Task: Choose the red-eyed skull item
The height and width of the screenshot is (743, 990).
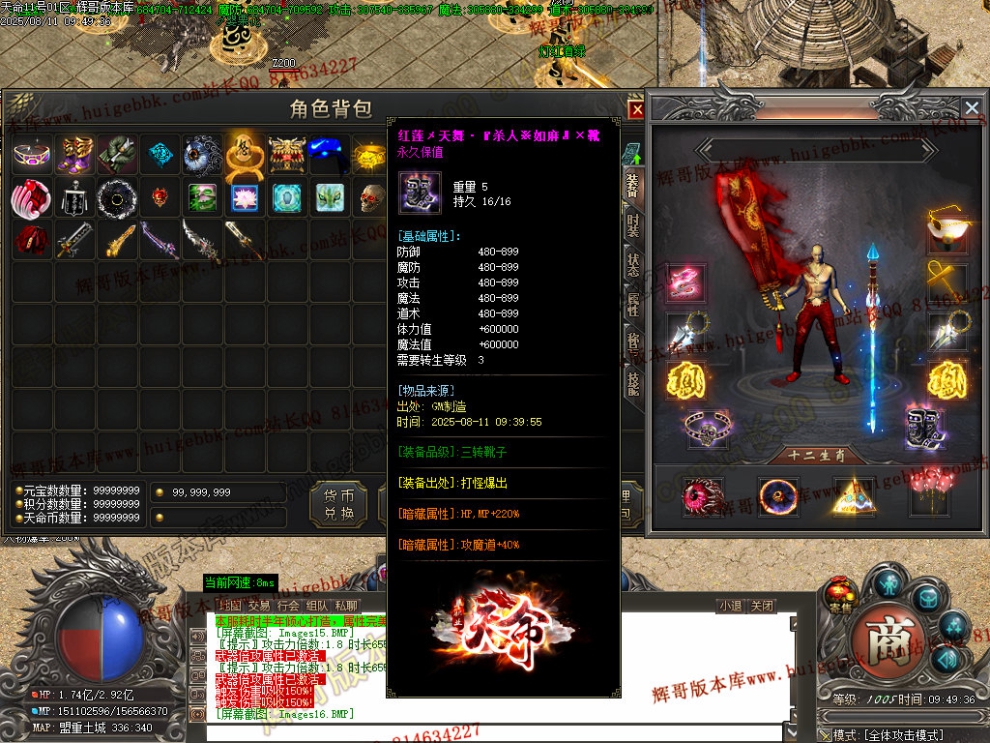Action: [x=371, y=198]
